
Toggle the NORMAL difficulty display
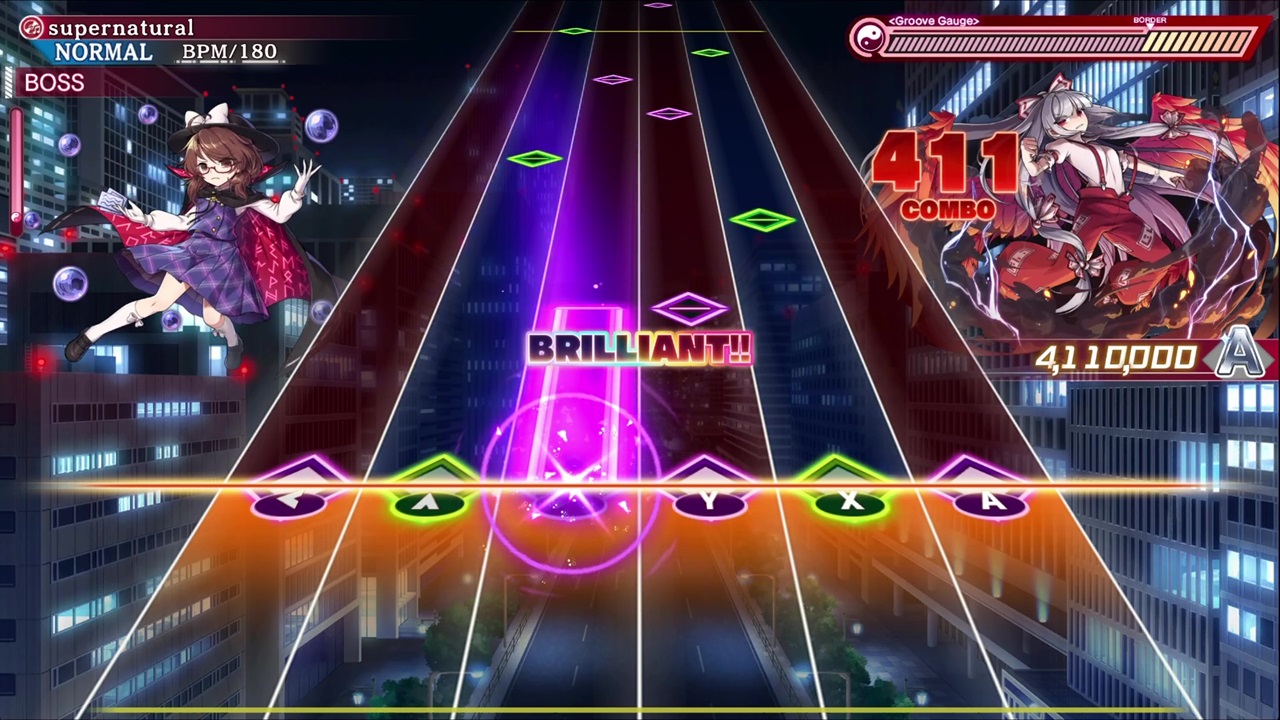(x=103, y=51)
